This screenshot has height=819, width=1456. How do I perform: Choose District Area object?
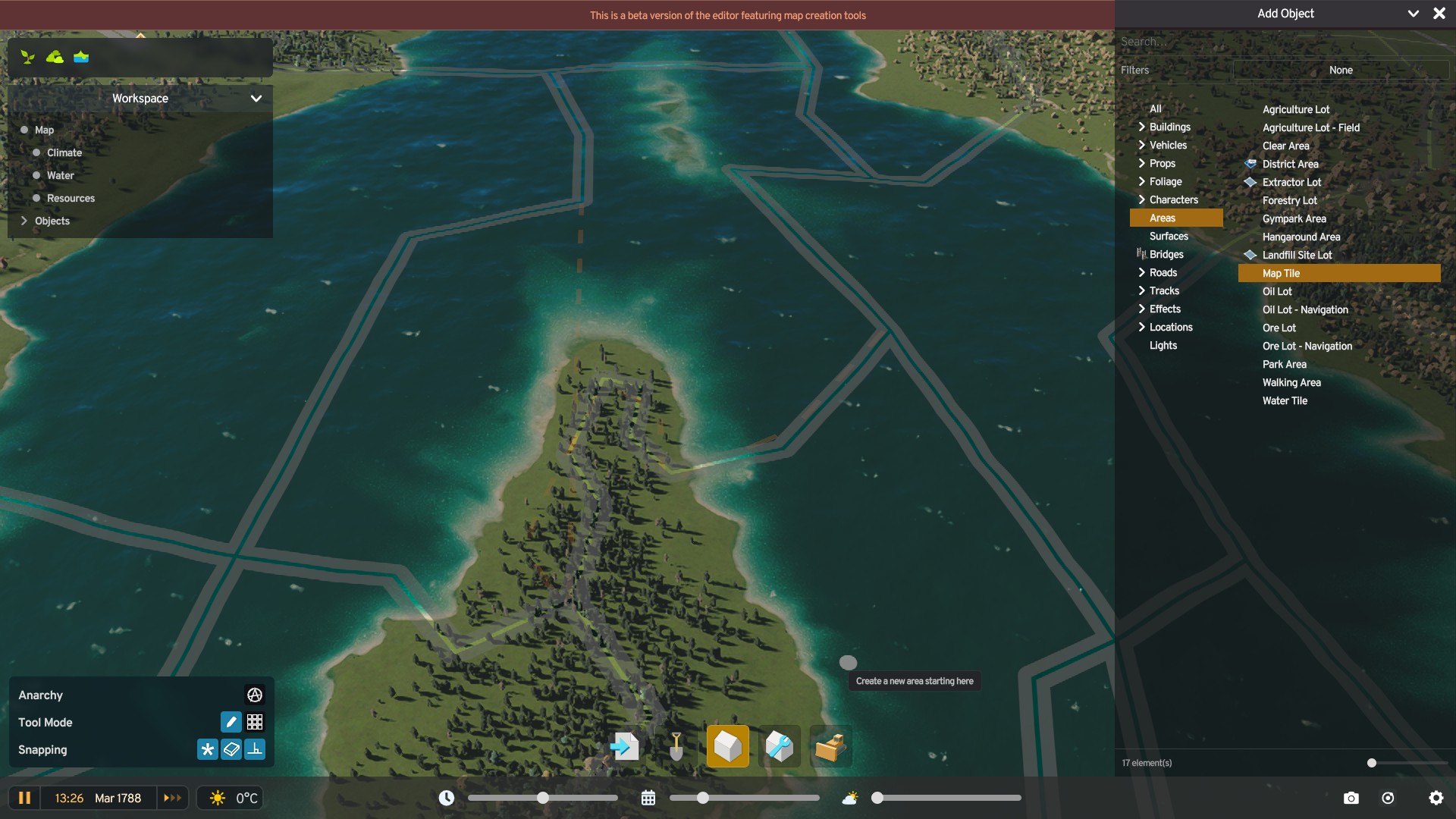coord(1290,164)
